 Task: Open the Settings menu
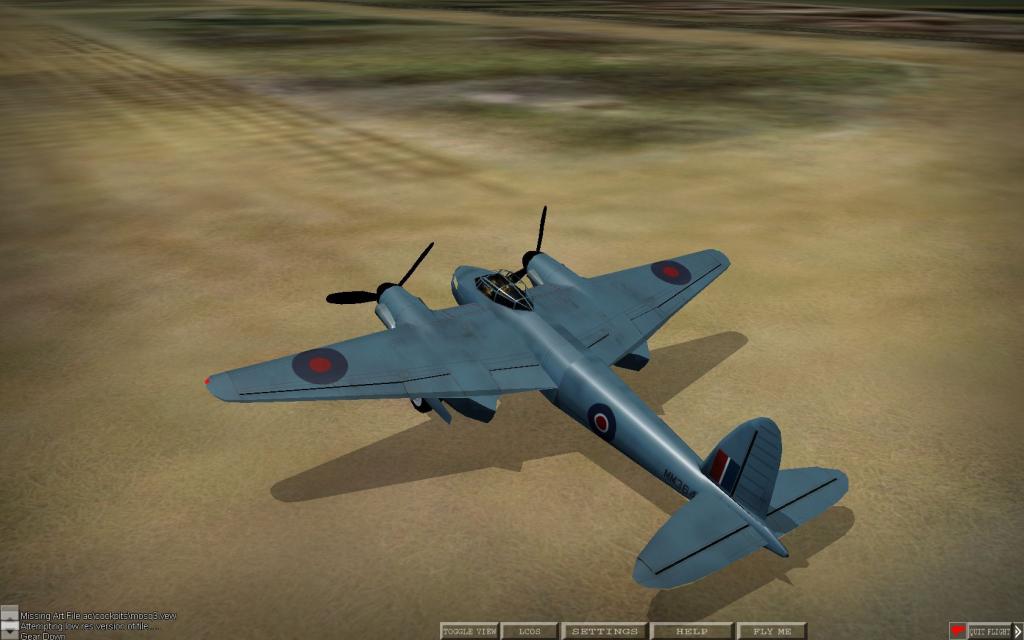605,631
